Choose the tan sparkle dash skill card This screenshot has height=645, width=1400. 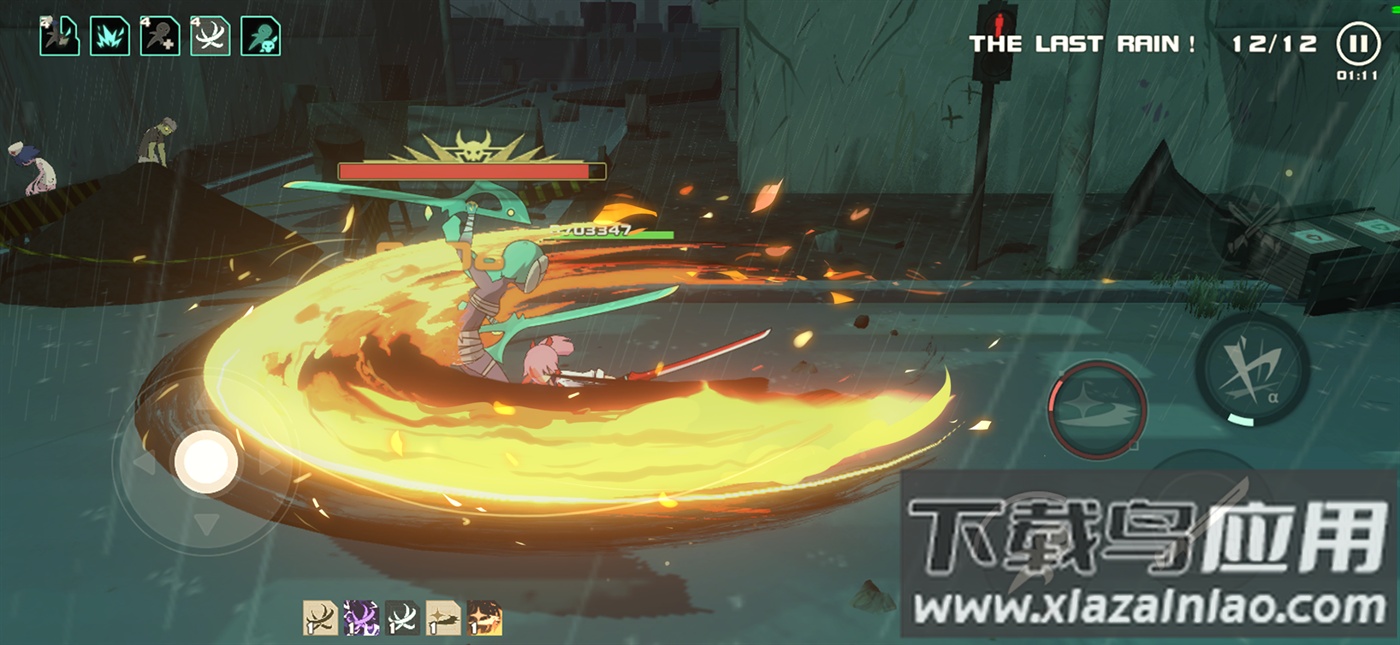[x=443, y=618]
